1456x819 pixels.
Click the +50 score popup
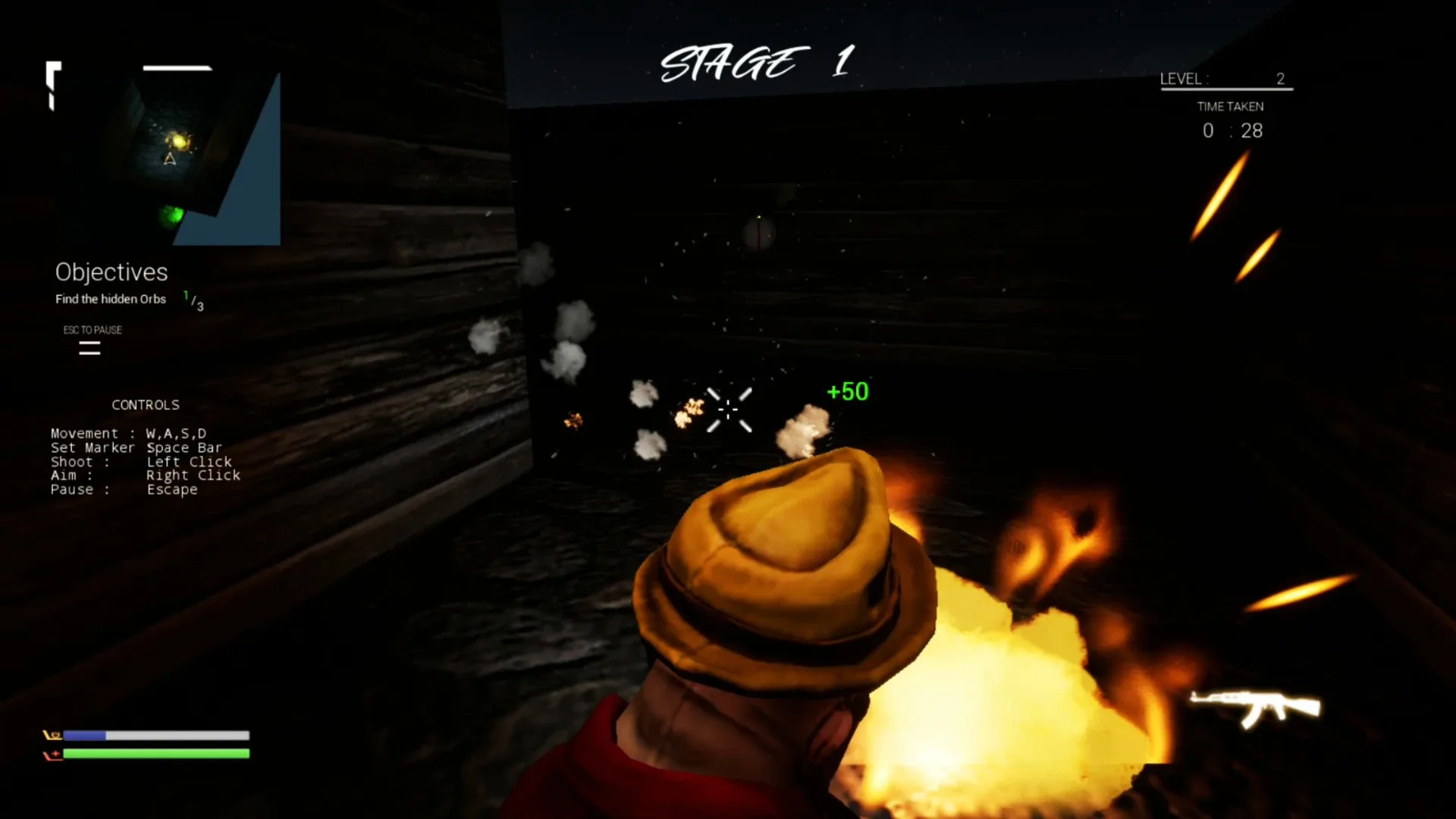pyautogui.click(x=847, y=392)
